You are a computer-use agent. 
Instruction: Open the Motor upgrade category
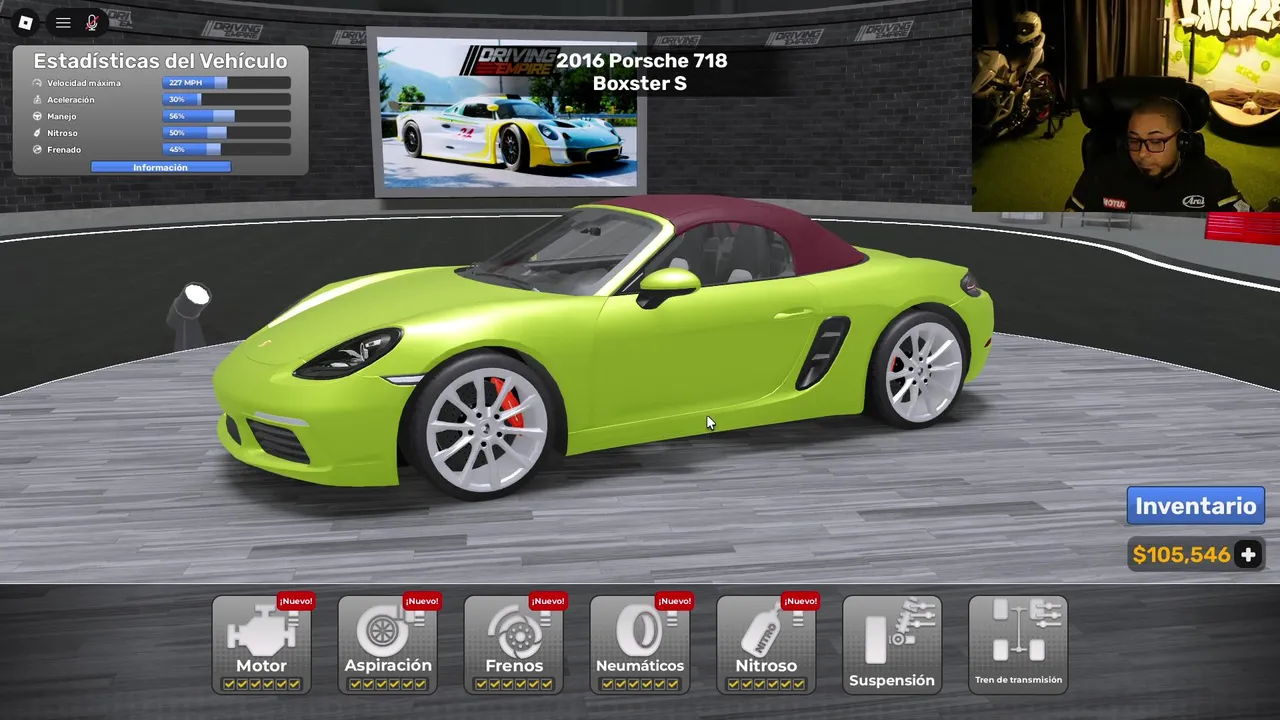pos(262,644)
